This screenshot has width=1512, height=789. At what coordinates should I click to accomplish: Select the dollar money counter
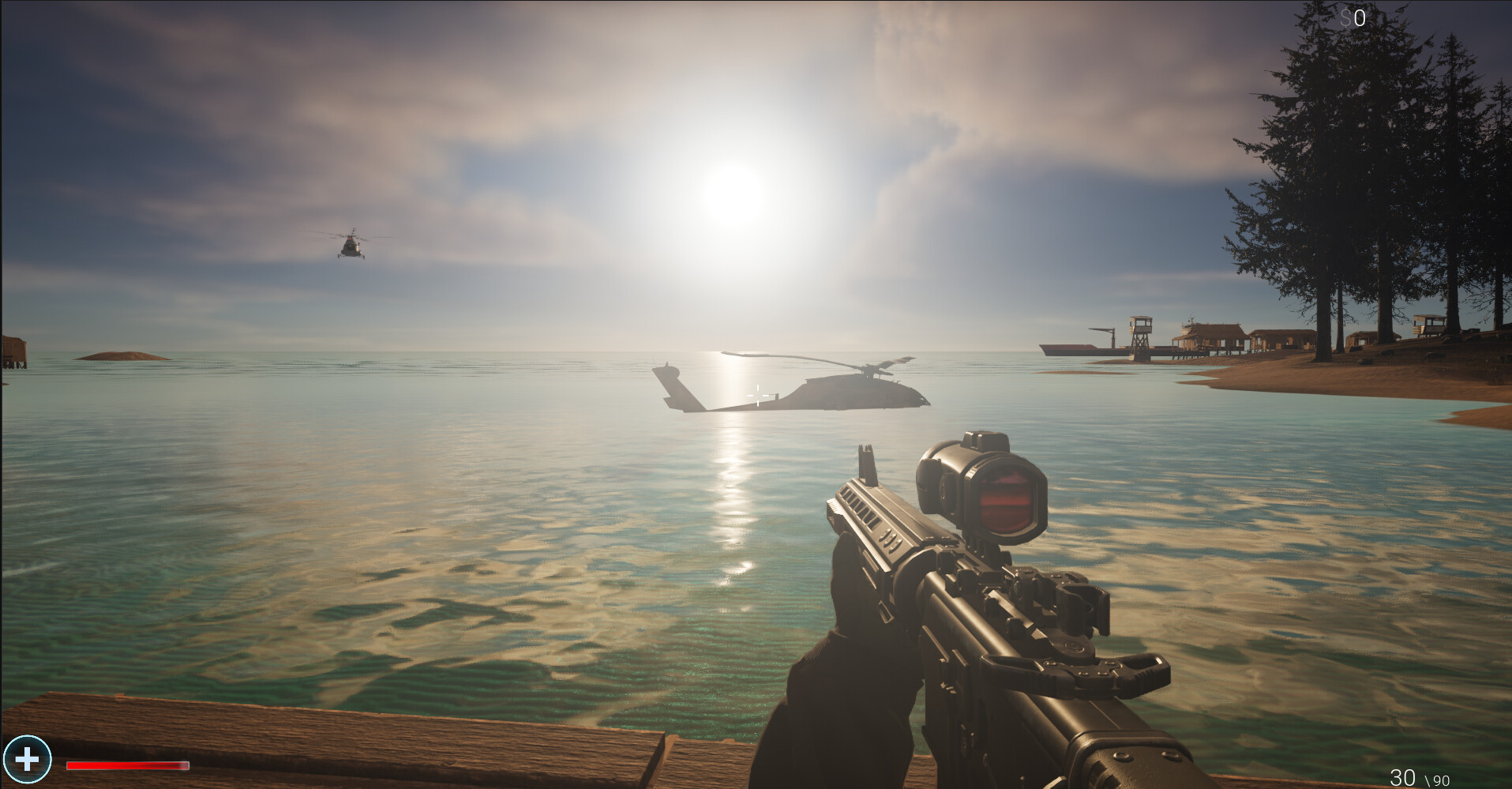1352,17
